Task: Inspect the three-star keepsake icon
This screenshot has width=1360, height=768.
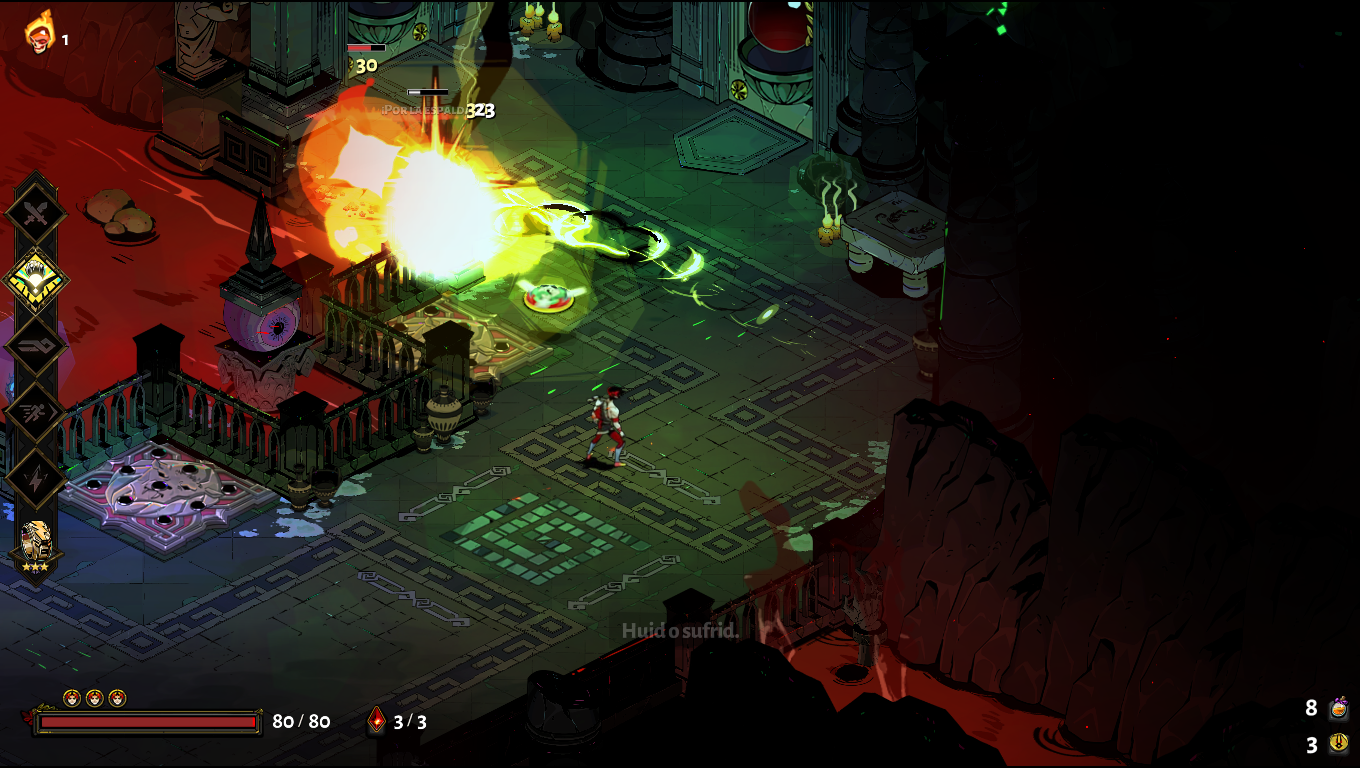Action: [36, 546]
